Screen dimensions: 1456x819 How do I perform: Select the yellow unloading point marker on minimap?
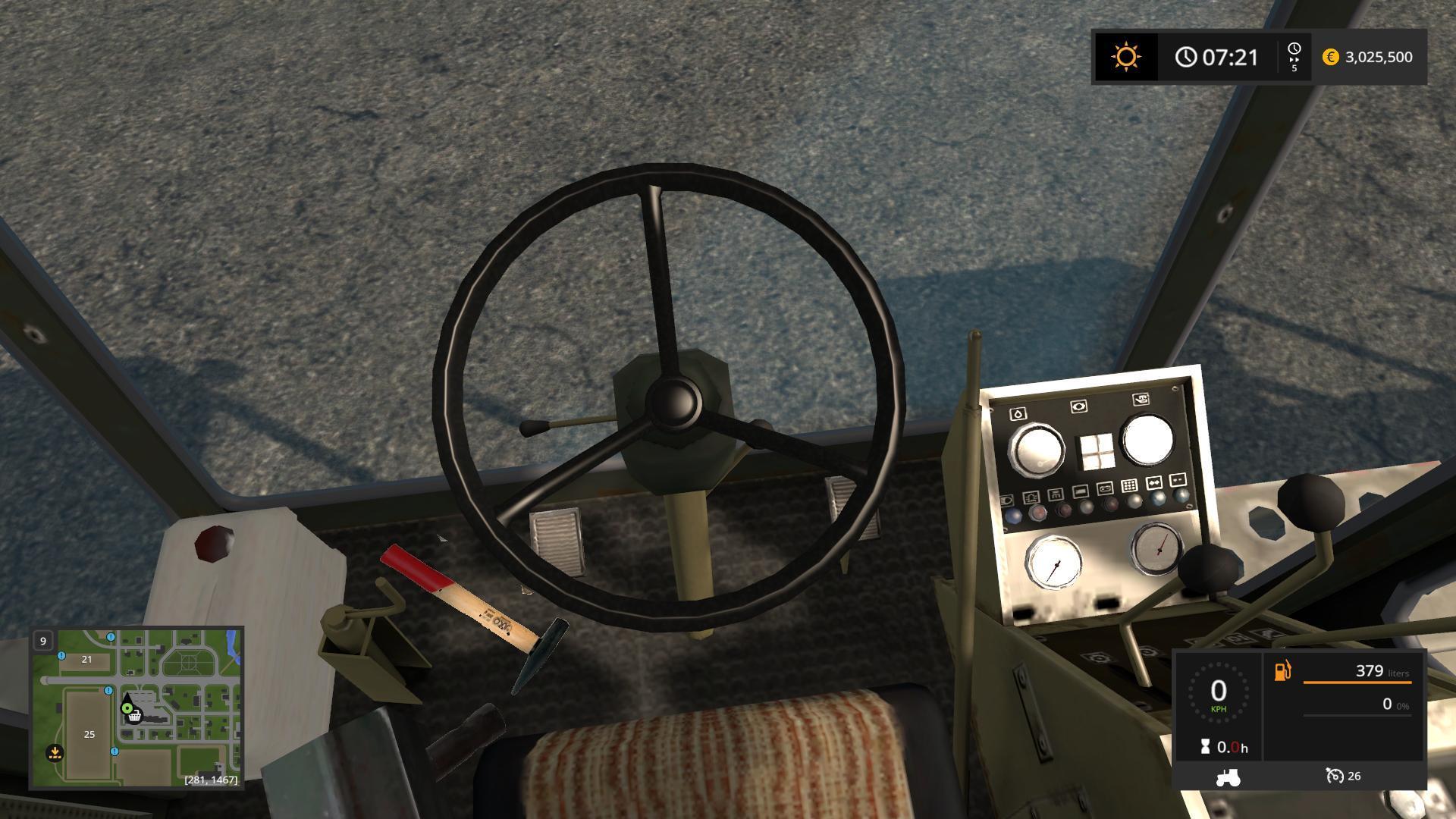55,753
